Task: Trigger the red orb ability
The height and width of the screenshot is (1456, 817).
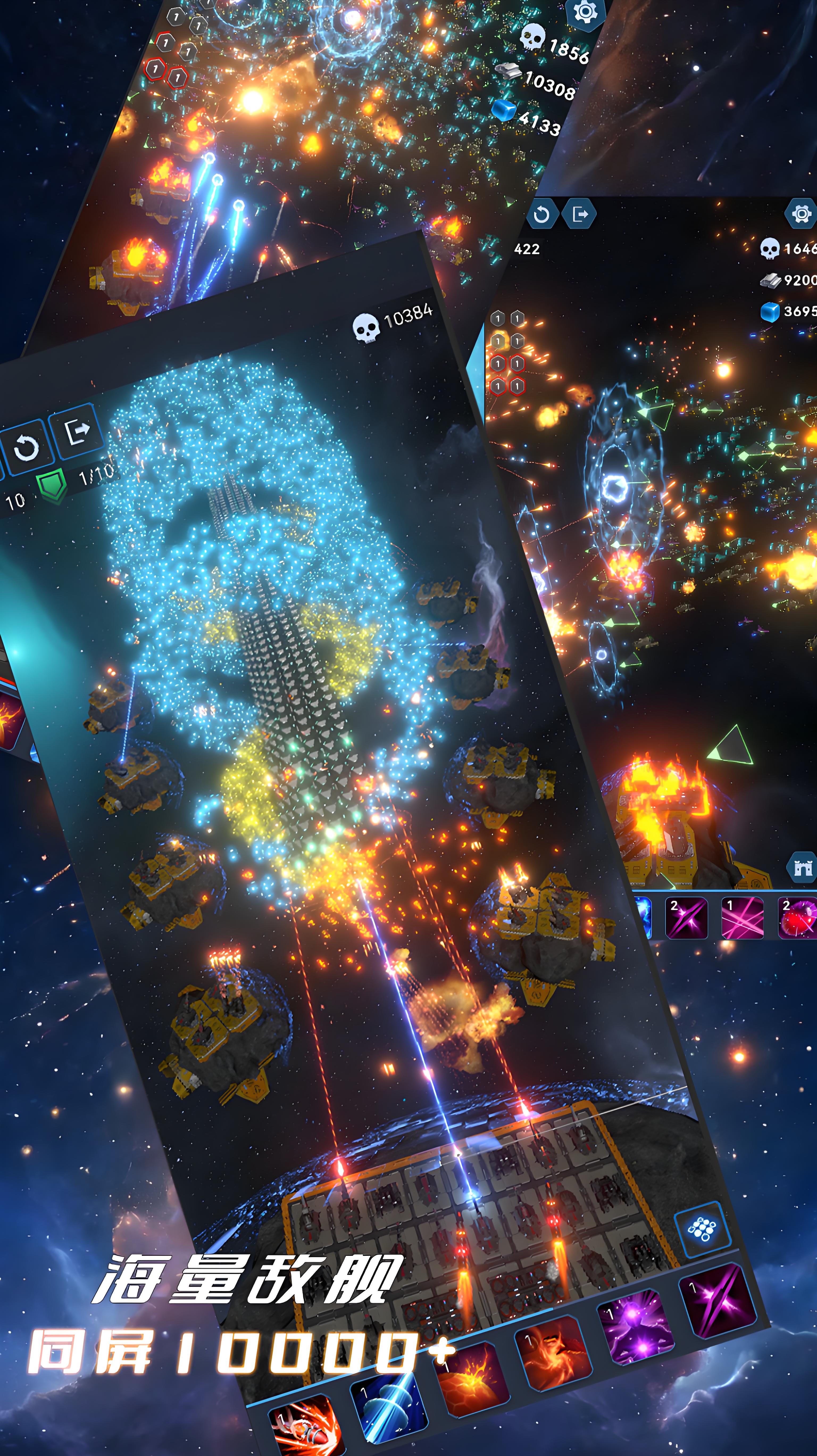Action: (x=798, y=918)
